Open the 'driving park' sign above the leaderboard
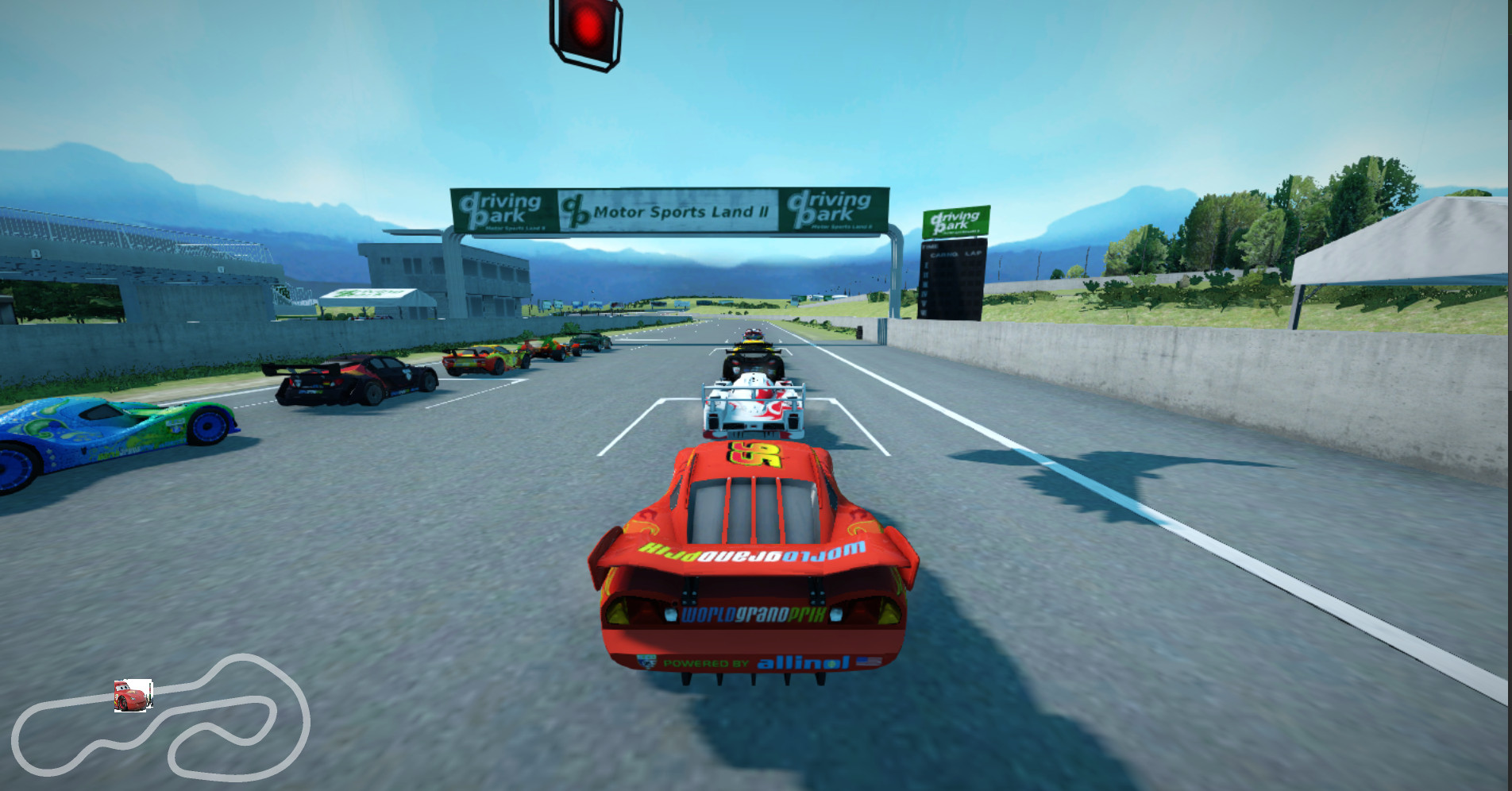Image resolution: width=1512 pixels, height=791 pixels. coord(953,220)
